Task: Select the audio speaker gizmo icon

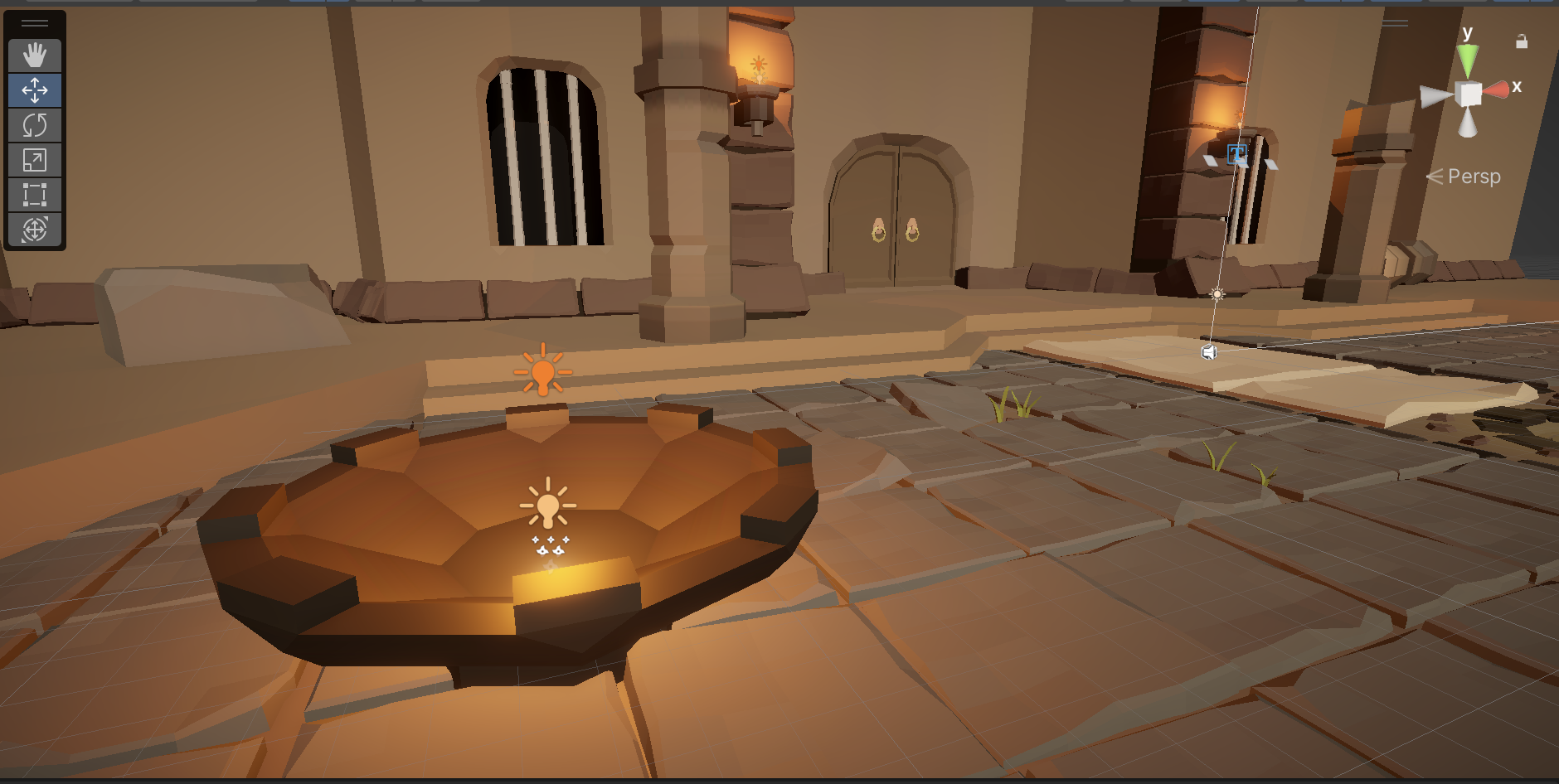Action: [x=1209, y=352]
